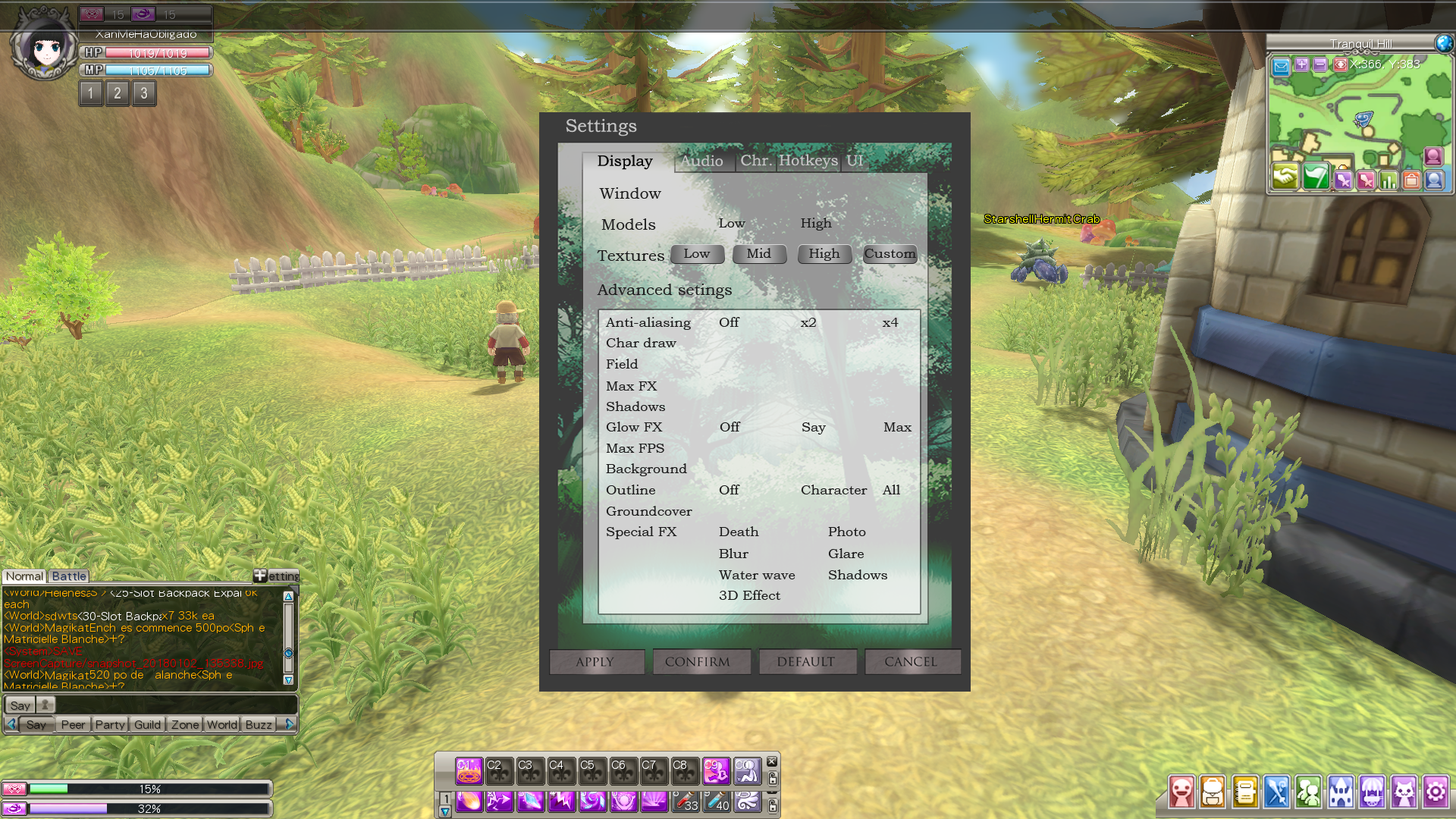Select the Custom textures preset
Viewport: 1456px width, 819px height.
point(890,254)
